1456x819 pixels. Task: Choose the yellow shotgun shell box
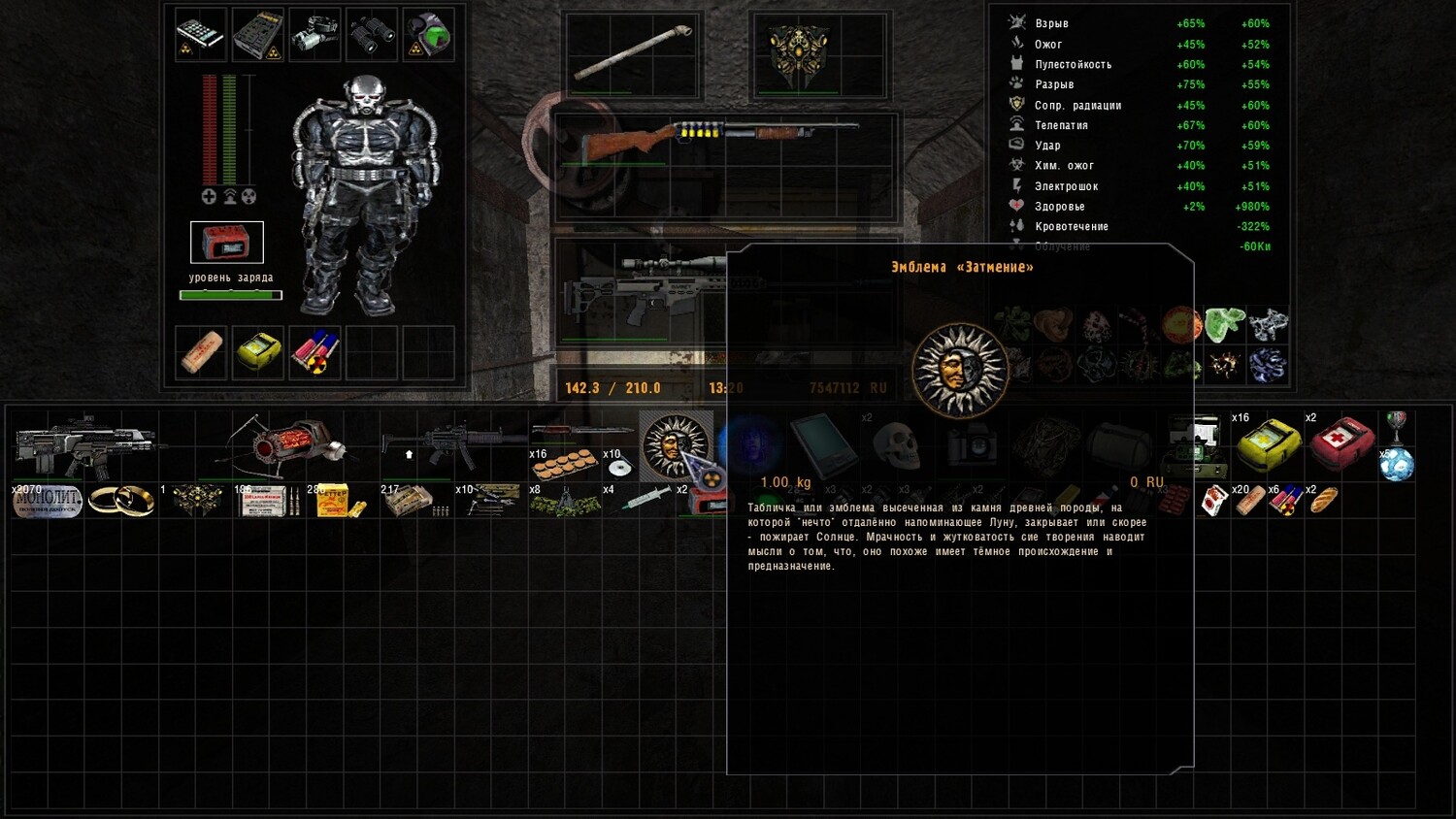click(x=336, y=501)
